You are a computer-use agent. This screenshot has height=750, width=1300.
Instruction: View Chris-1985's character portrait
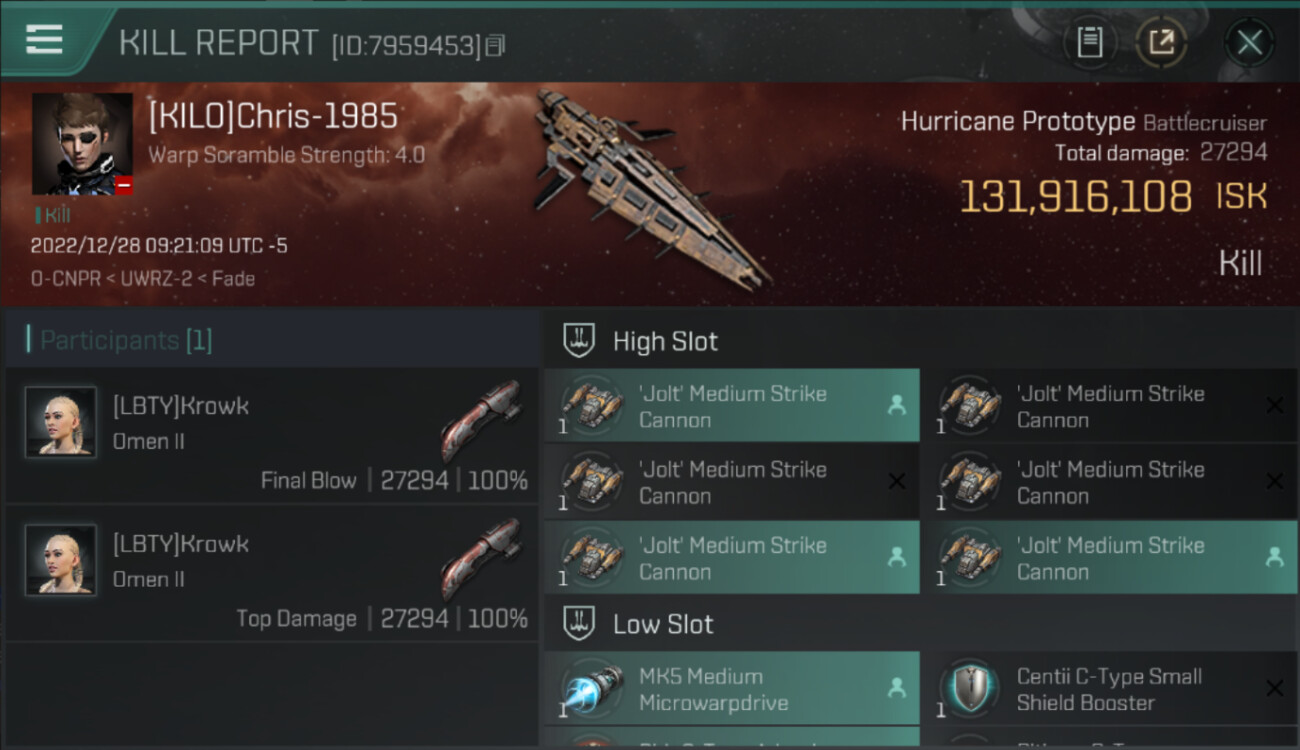click(82, 144)
